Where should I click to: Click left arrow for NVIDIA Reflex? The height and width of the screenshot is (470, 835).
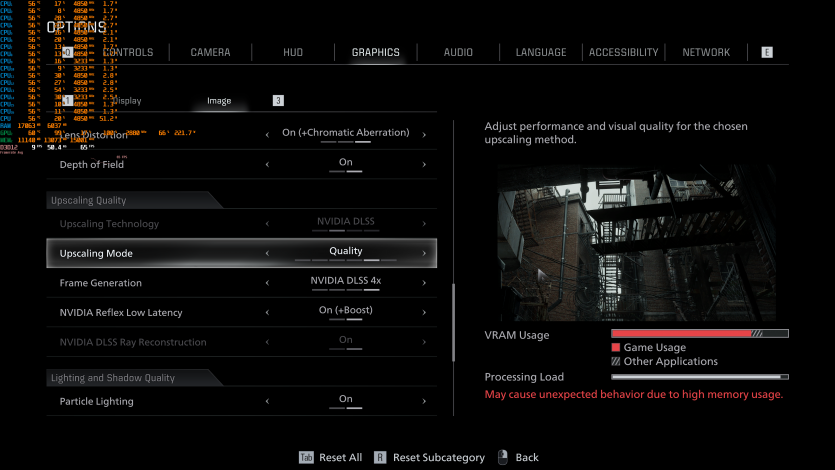pyautogui.click(x=267, y=312)
